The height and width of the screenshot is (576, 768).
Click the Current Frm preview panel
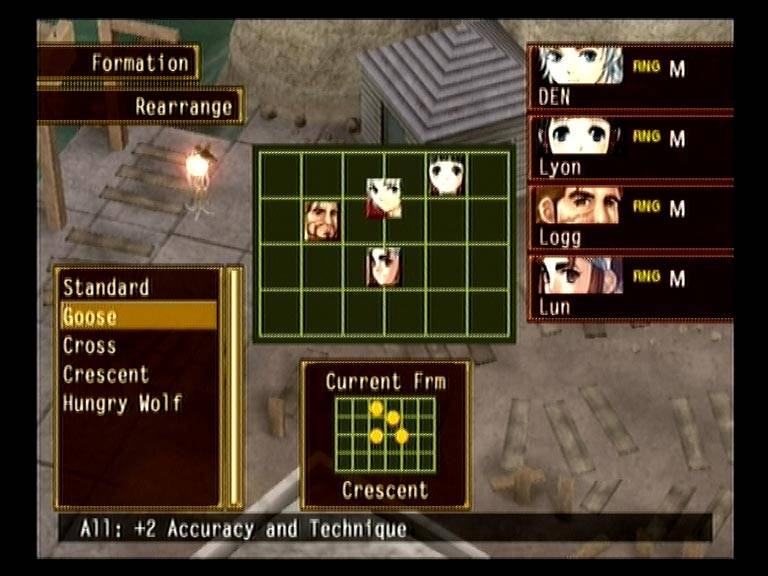pyautogui.click(x=385, y=435)
